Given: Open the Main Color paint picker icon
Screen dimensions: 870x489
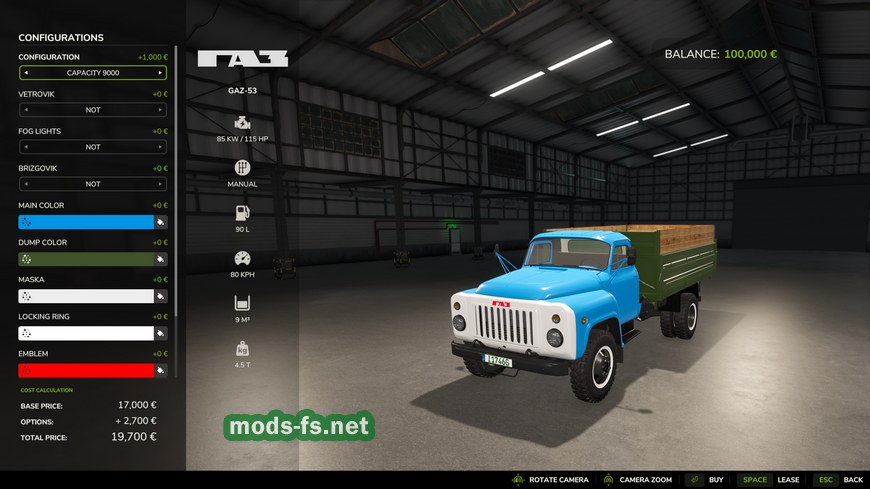Looking at the screenshot, I should pyautogui.click(x=161, y=222).
